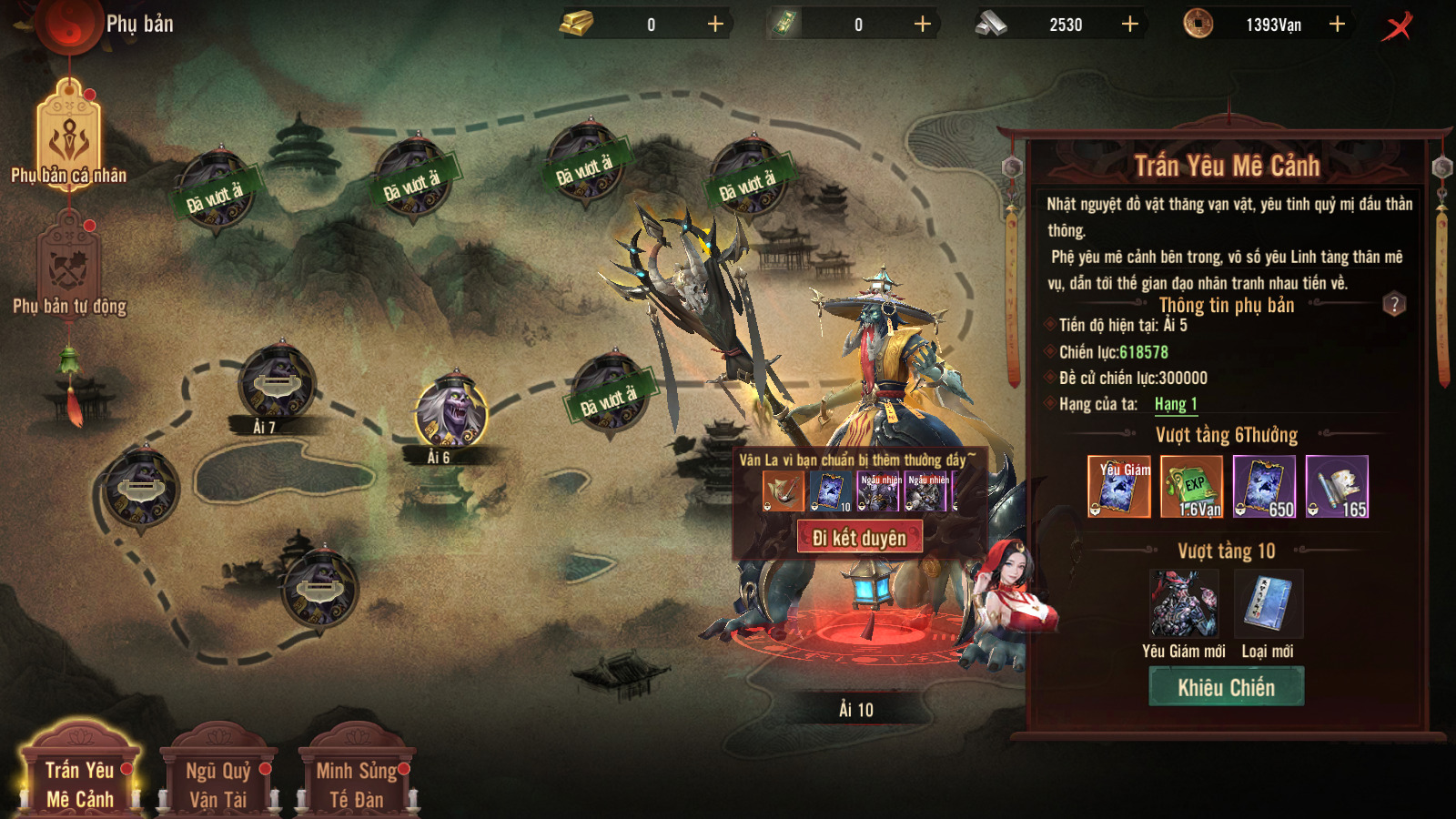
Task: View the Yêu Giám mới reward preview
Action: click(1183, 603)
